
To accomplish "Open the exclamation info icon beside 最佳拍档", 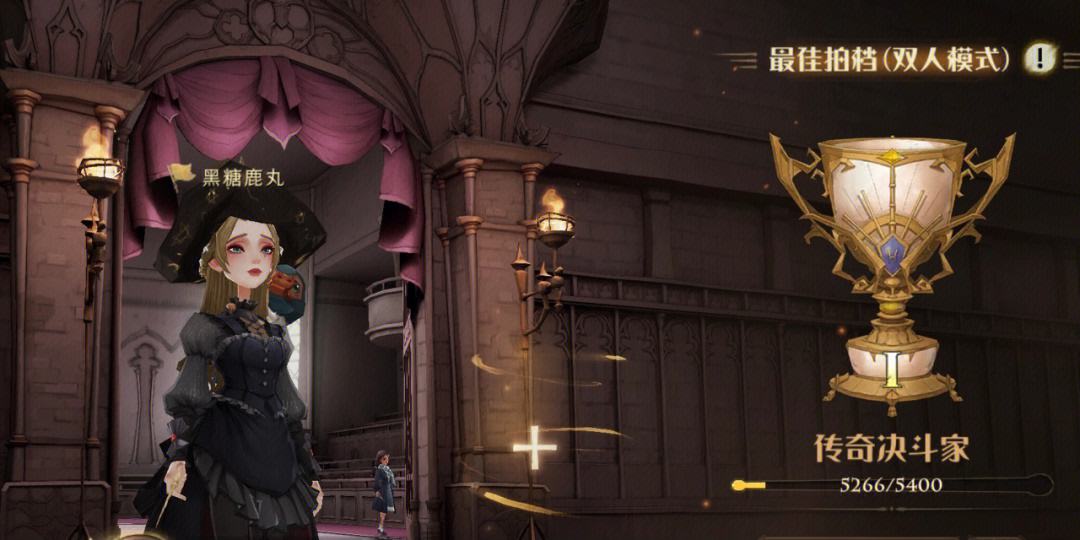I will coord(1040,58).
